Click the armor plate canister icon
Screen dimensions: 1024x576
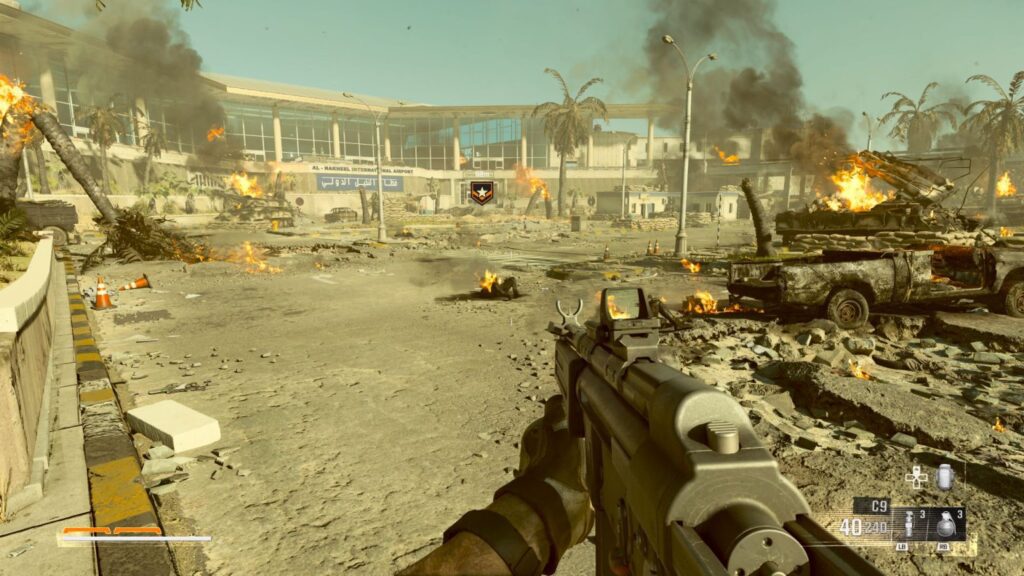[x=944, y=478]
